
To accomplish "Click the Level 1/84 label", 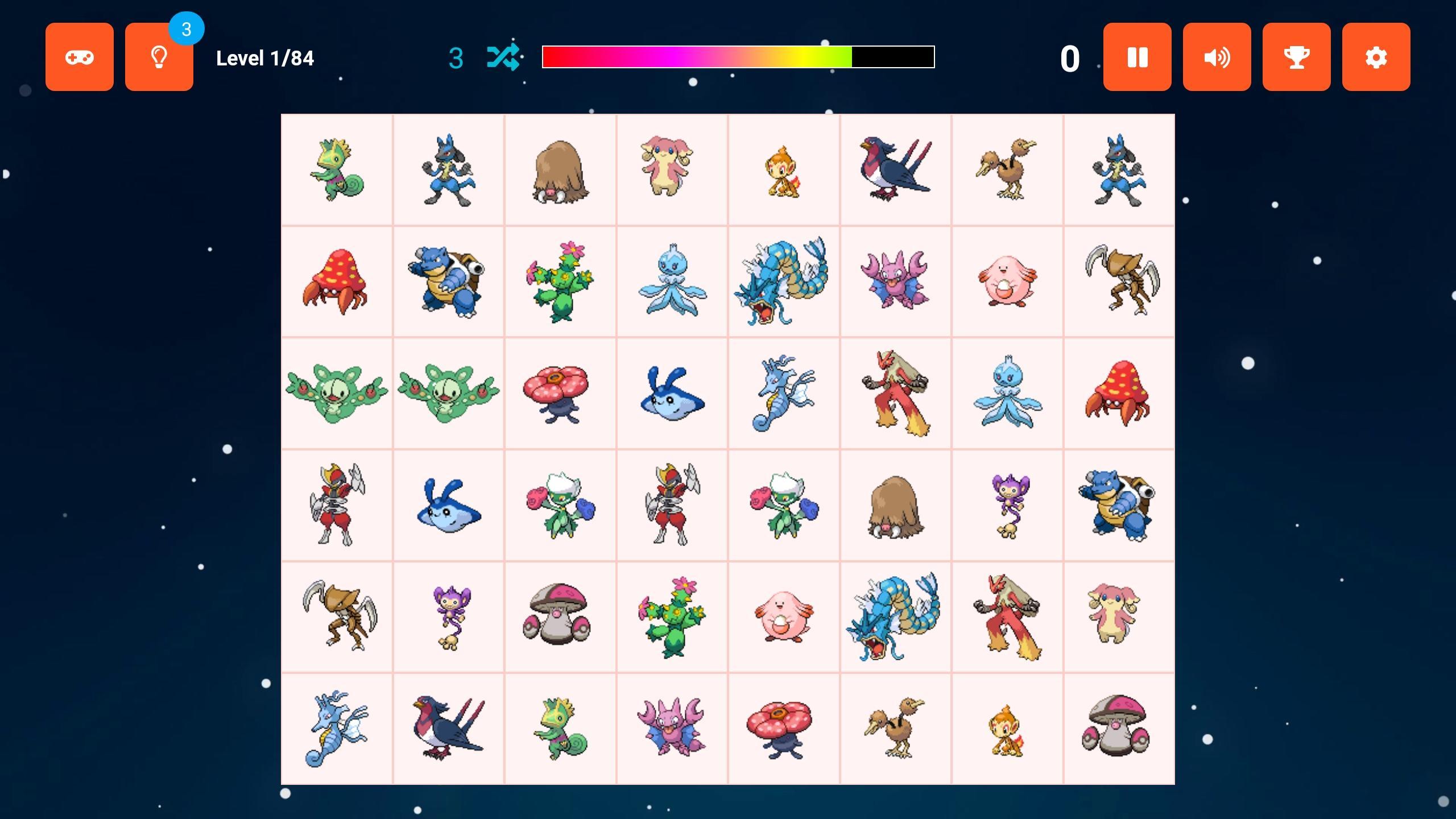I will pyautogui.click(x=264, y=57).
